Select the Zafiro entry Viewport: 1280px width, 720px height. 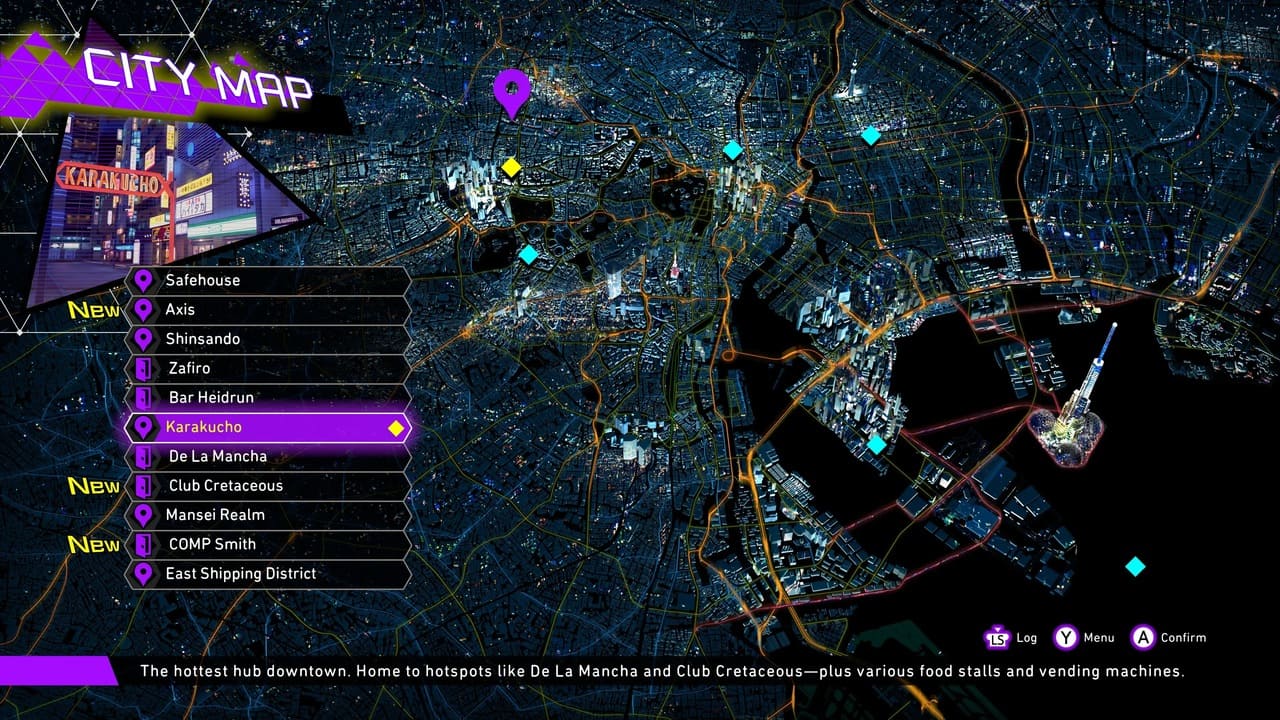pyautogui.click(x=266, y=368)
